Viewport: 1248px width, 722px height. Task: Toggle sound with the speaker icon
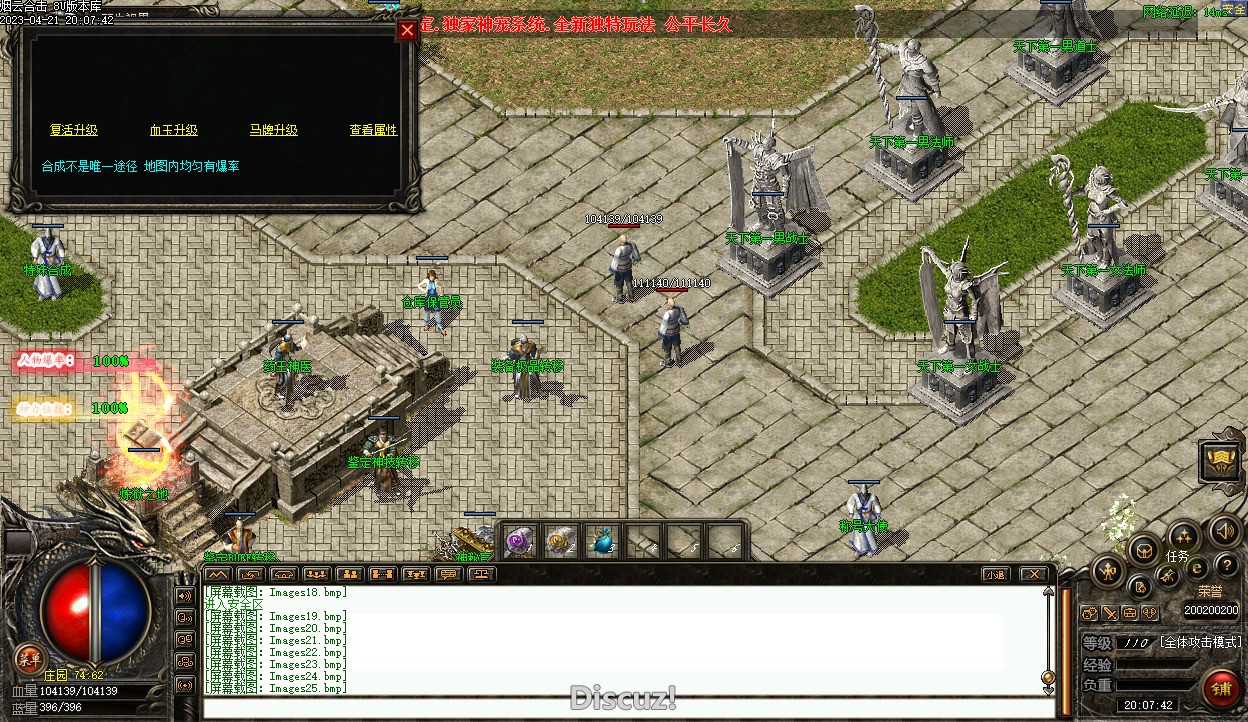tap(1224, 530)
